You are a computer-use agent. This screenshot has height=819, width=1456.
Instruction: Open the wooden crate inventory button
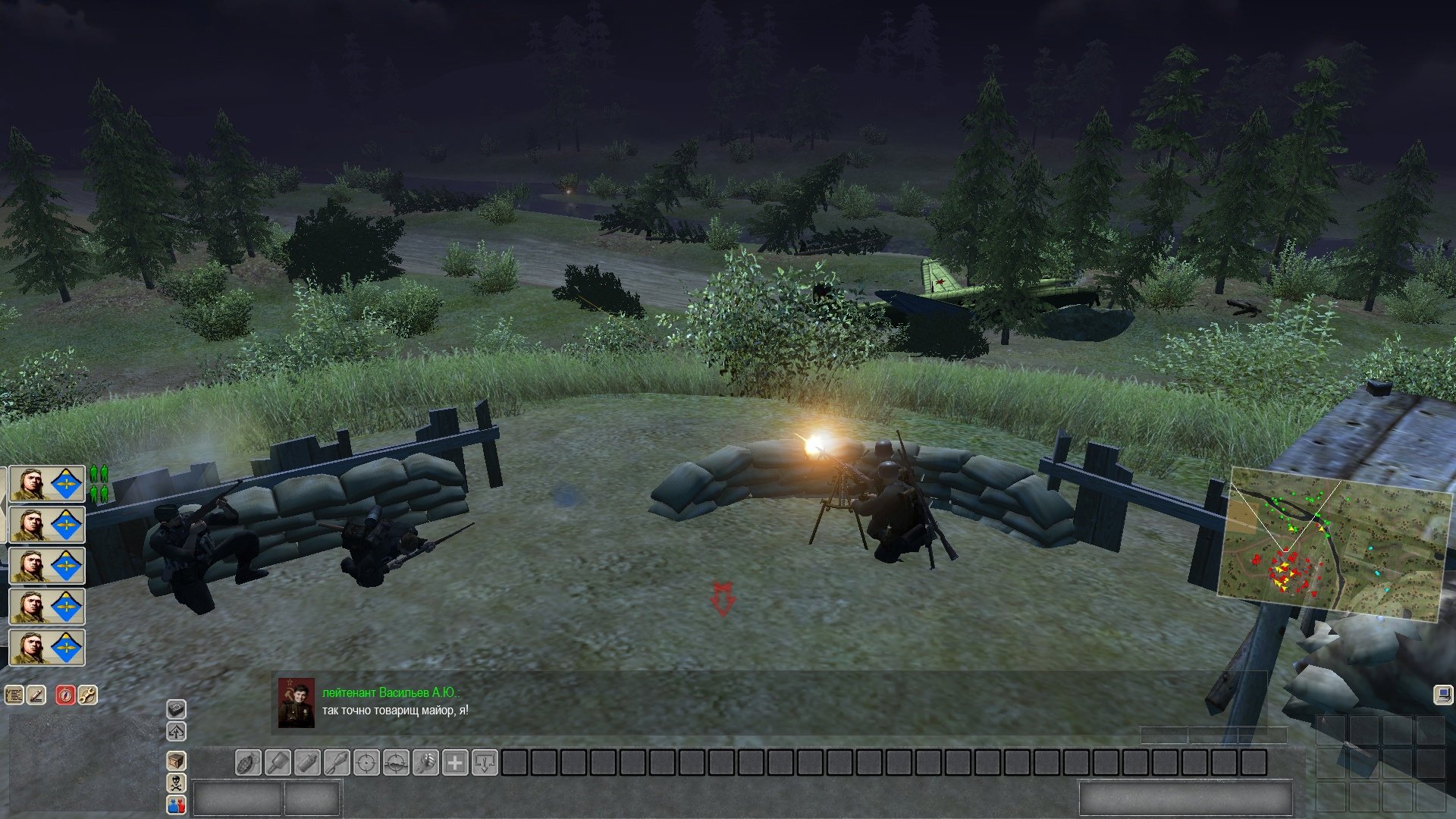click(176, 761)
